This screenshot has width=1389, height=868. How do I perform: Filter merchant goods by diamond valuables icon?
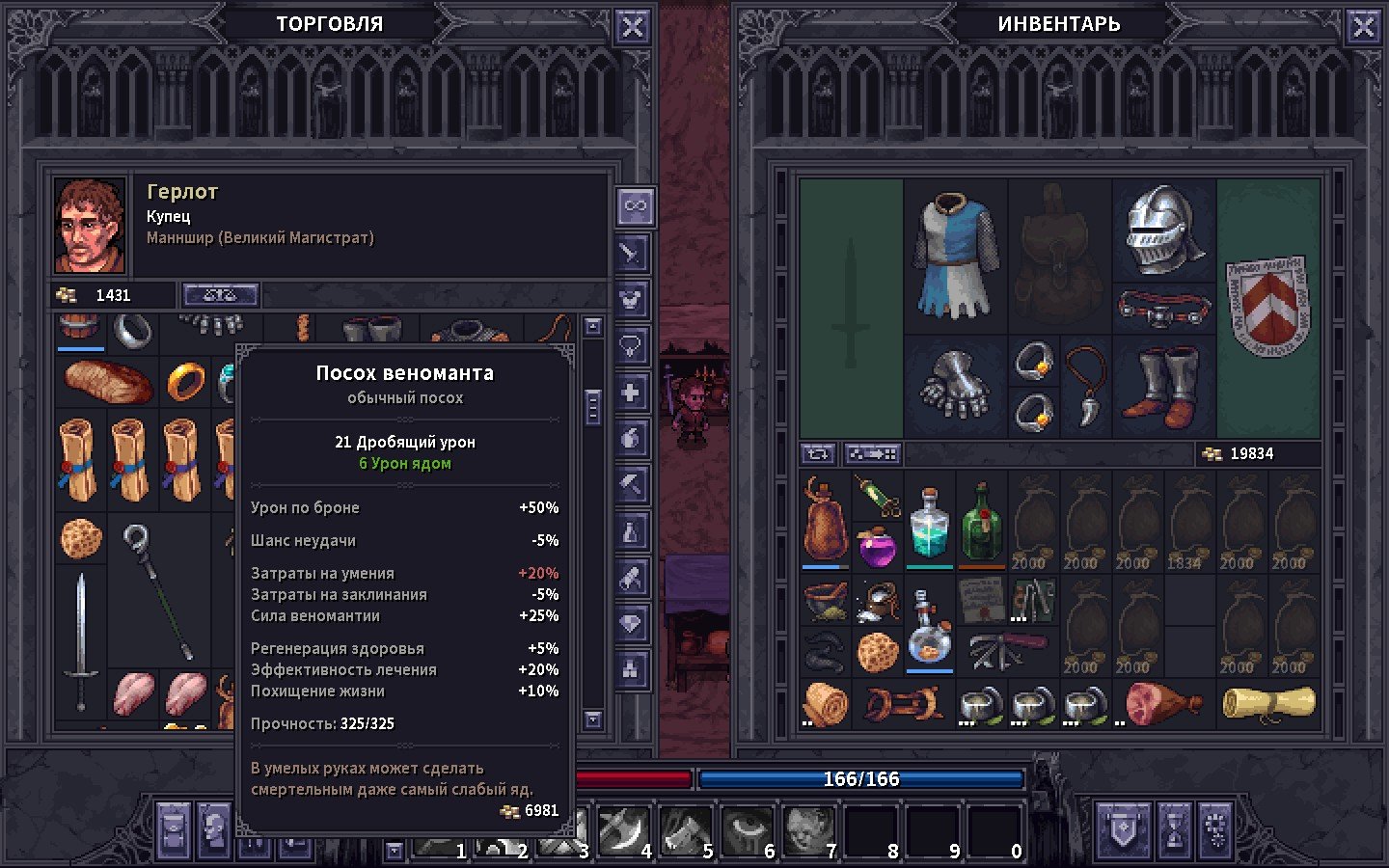(631, 624)
